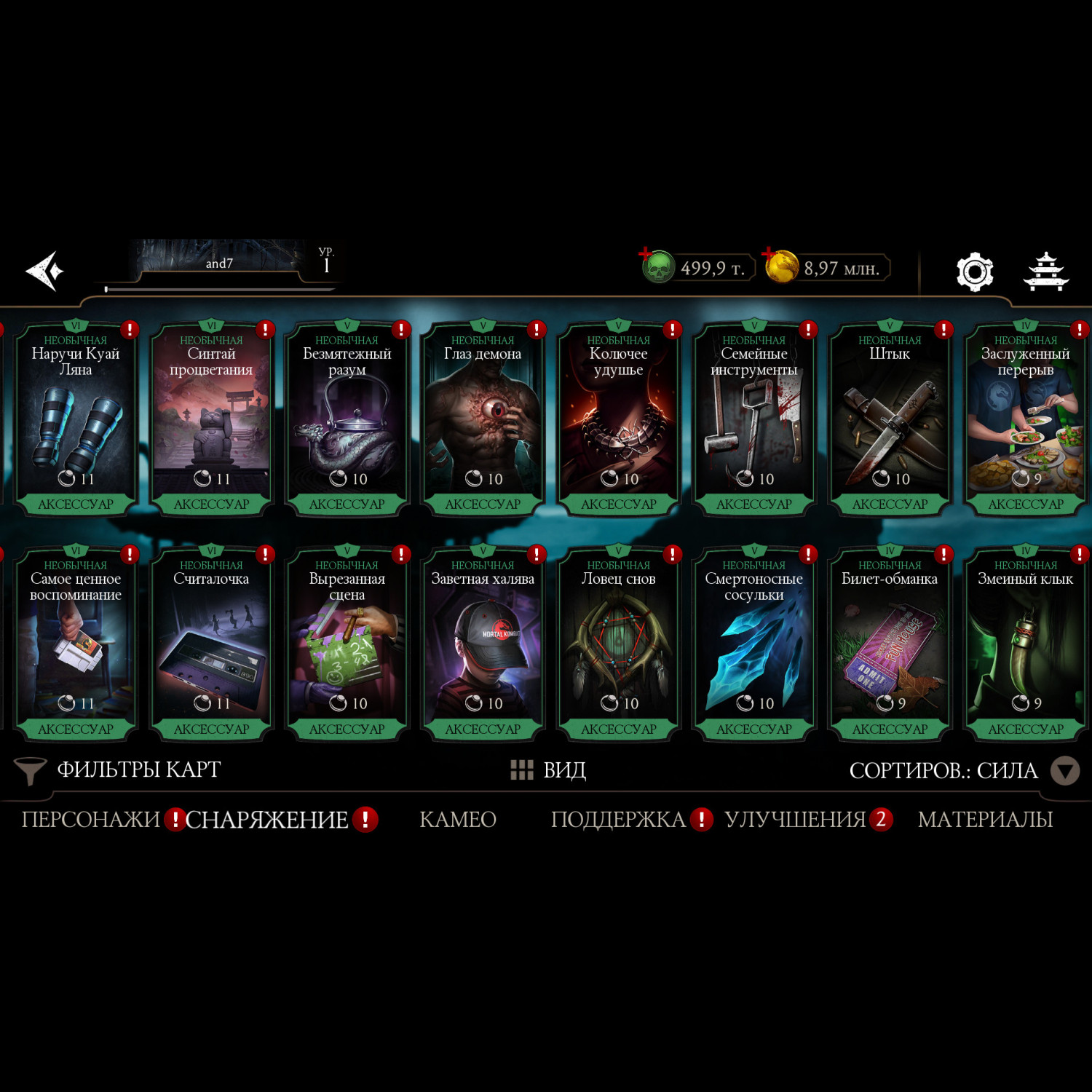Toggle the ВИД grid view
Screen dimensions: 1092x1092
coord(549,770)
